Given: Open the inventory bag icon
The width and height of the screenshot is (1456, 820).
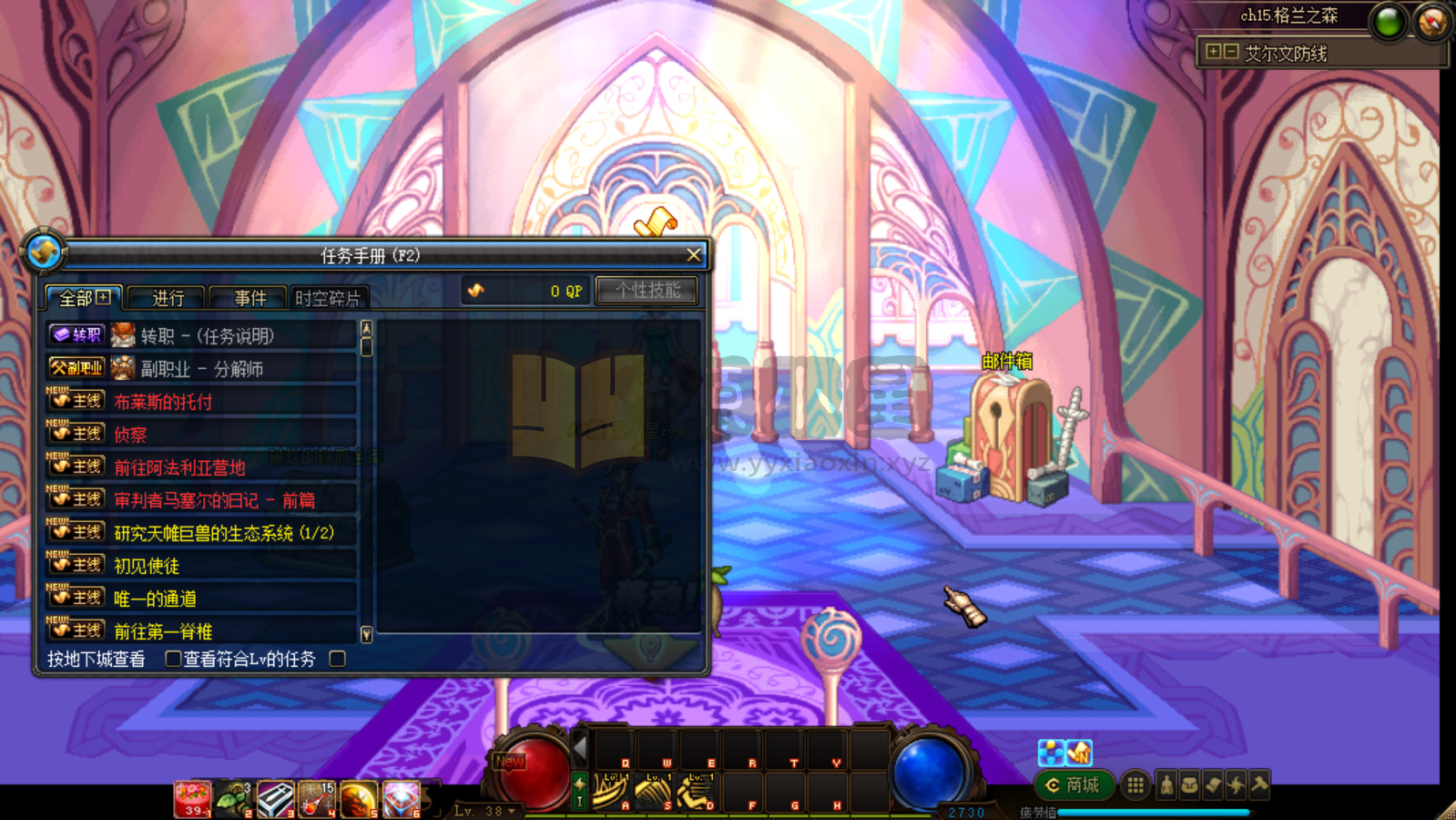Looking at the screenshot, I should pyautogui.click(x=1189, y=784).
